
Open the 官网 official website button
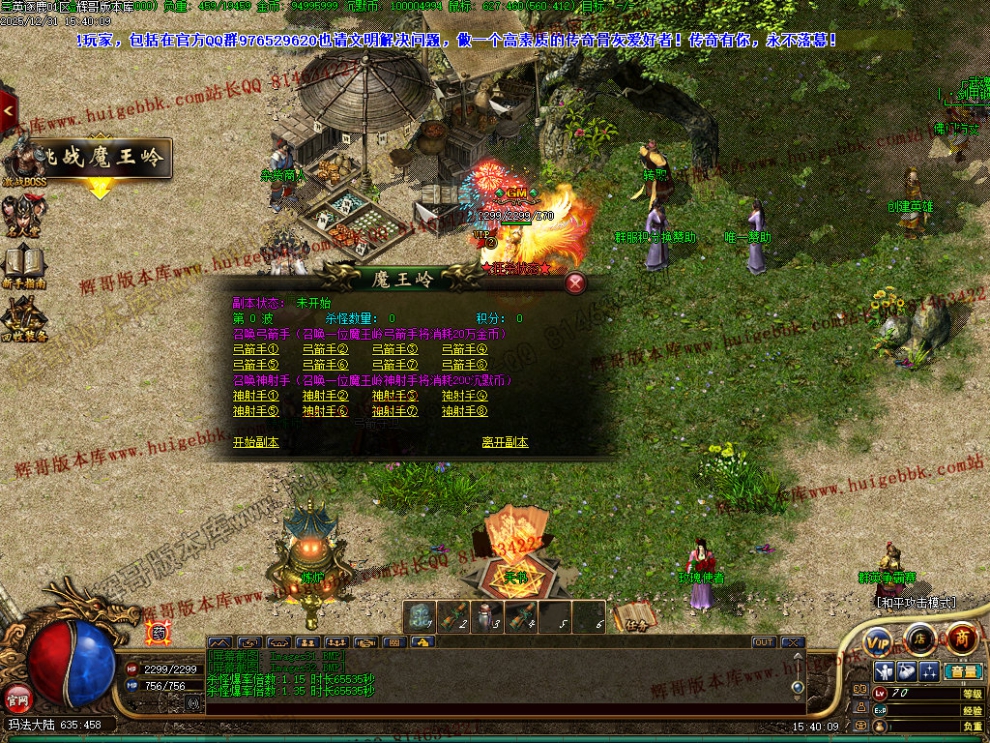(x=16, y=697)
